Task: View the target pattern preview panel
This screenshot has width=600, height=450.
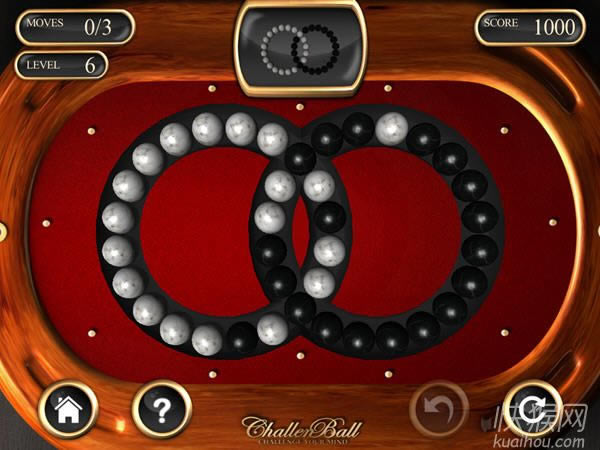Action: click(298, 45)
